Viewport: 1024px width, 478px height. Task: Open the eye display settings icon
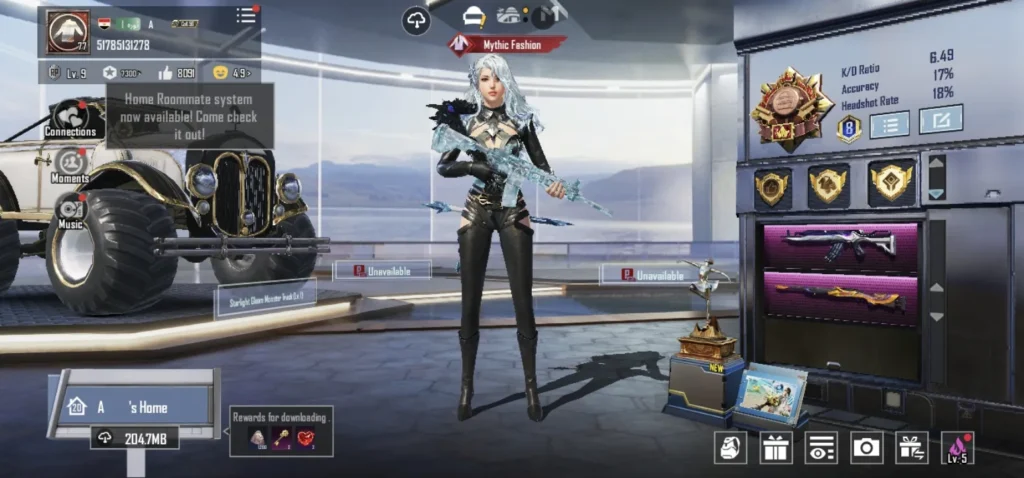coord(821,447)
